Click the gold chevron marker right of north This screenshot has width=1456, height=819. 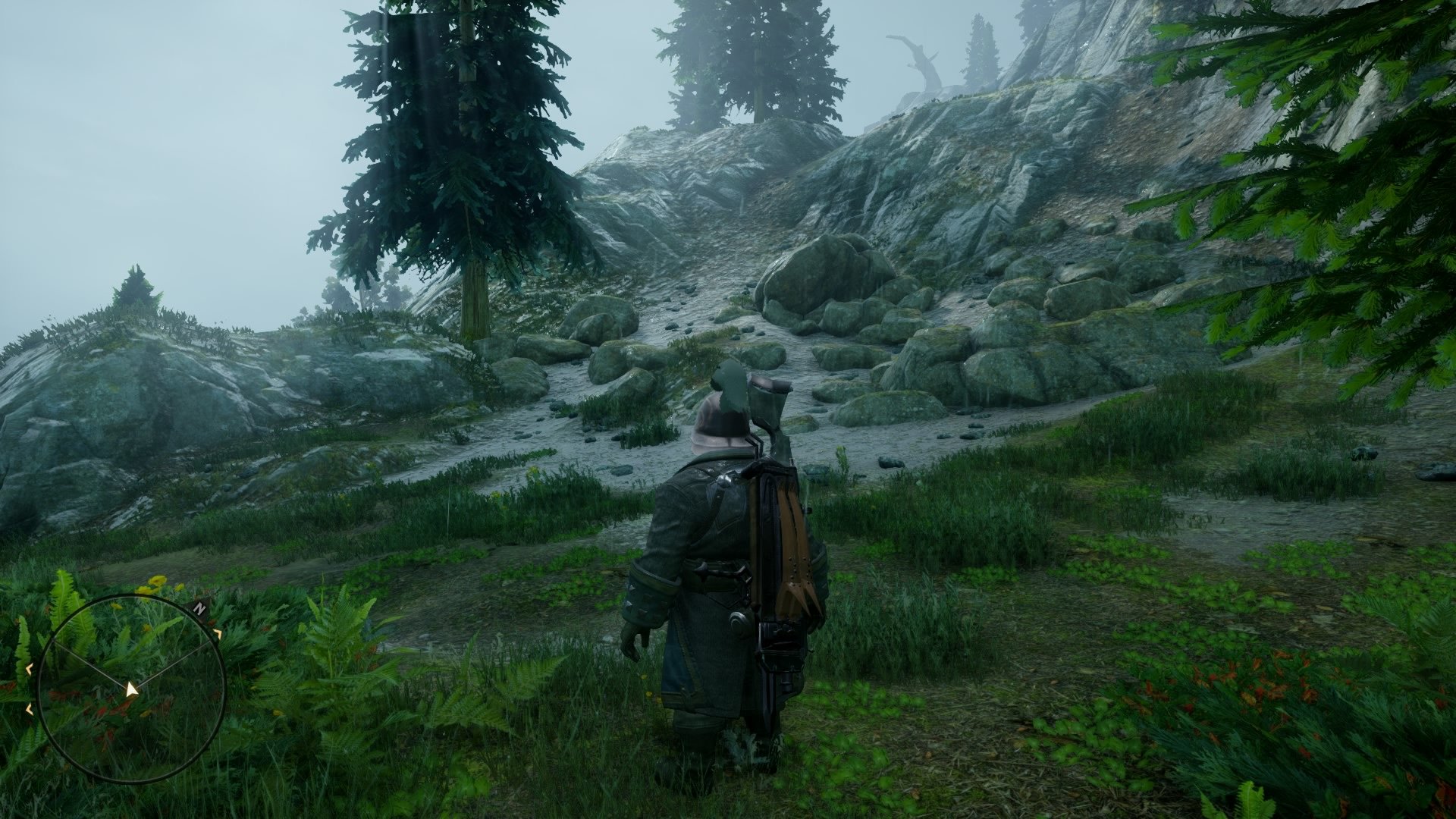click(x=218, y=633)
